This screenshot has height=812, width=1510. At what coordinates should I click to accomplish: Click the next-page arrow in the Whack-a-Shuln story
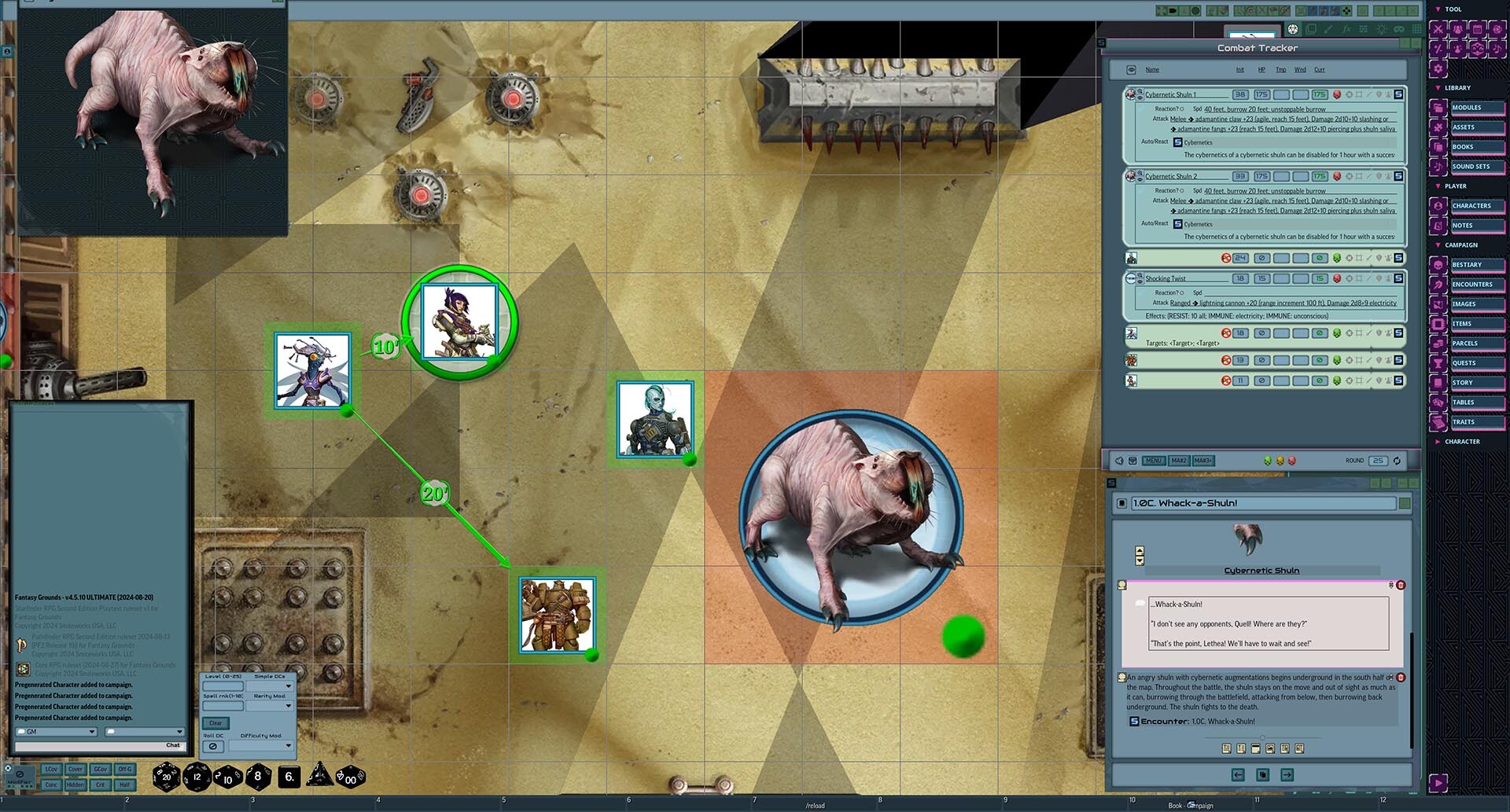click(x=1287, y=774)
